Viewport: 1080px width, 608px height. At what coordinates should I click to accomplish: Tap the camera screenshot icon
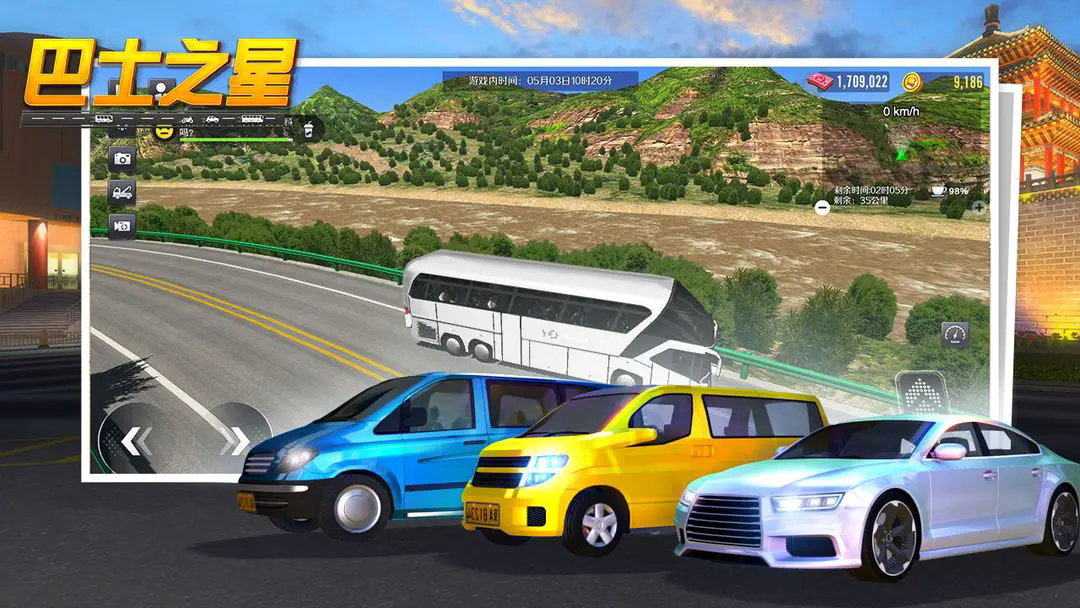click(x=122, y=158)
